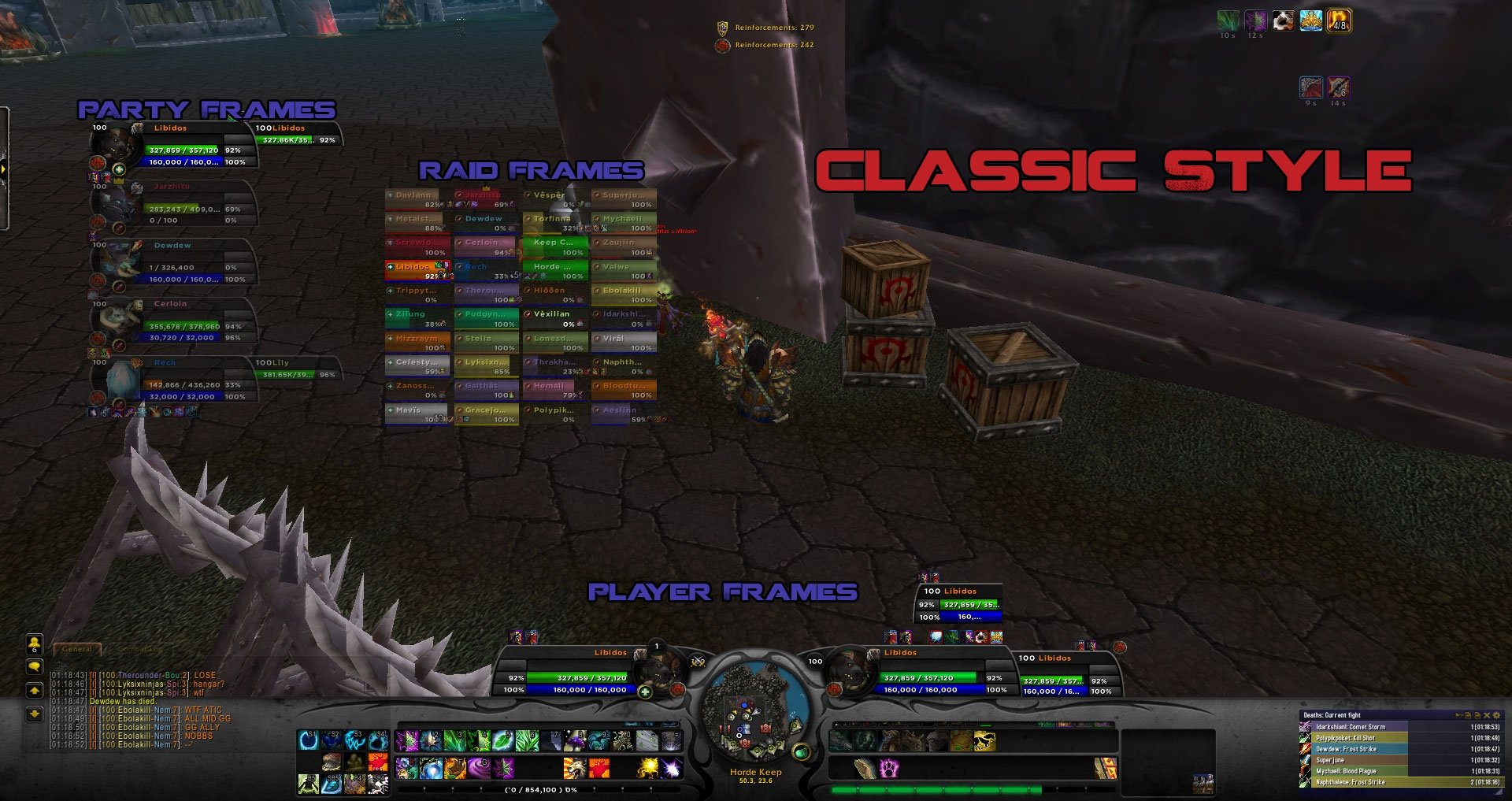Screen dimensions: 1512x801
Task: Select the Zifung raid frame
Action: (x=417, y=318)
